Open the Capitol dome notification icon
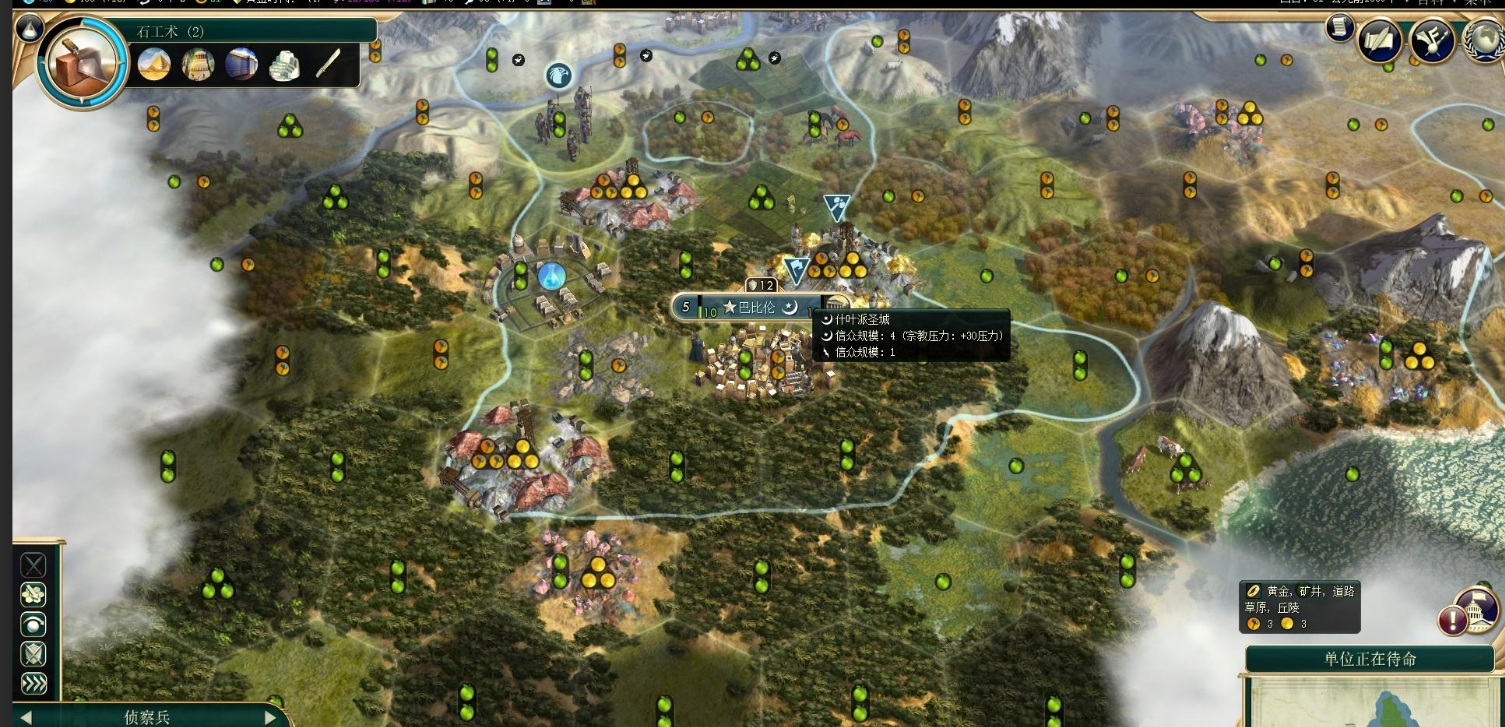This screenshot has width=1505, height=727. tap(1476, 608)
